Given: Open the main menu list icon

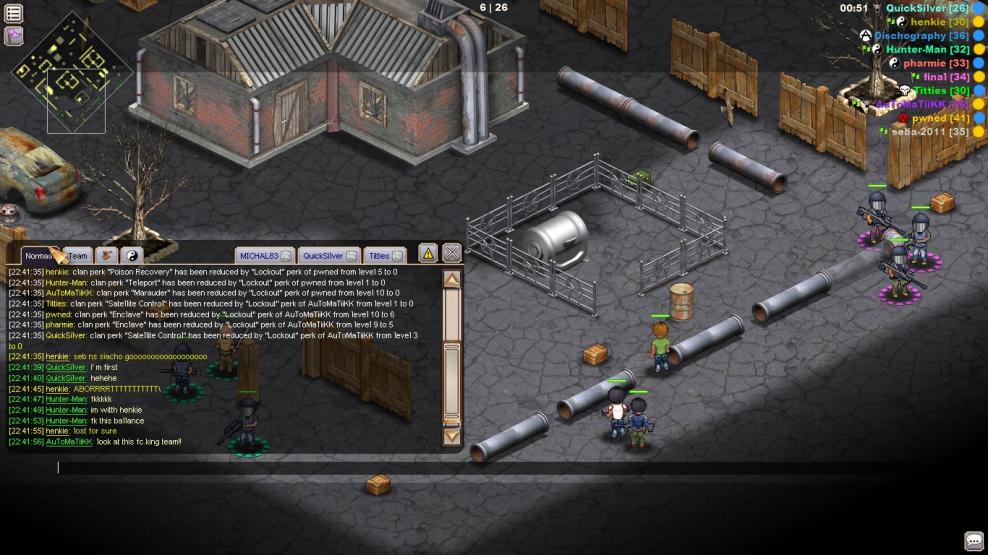Looking at the screenshot, I should (14, 14).
